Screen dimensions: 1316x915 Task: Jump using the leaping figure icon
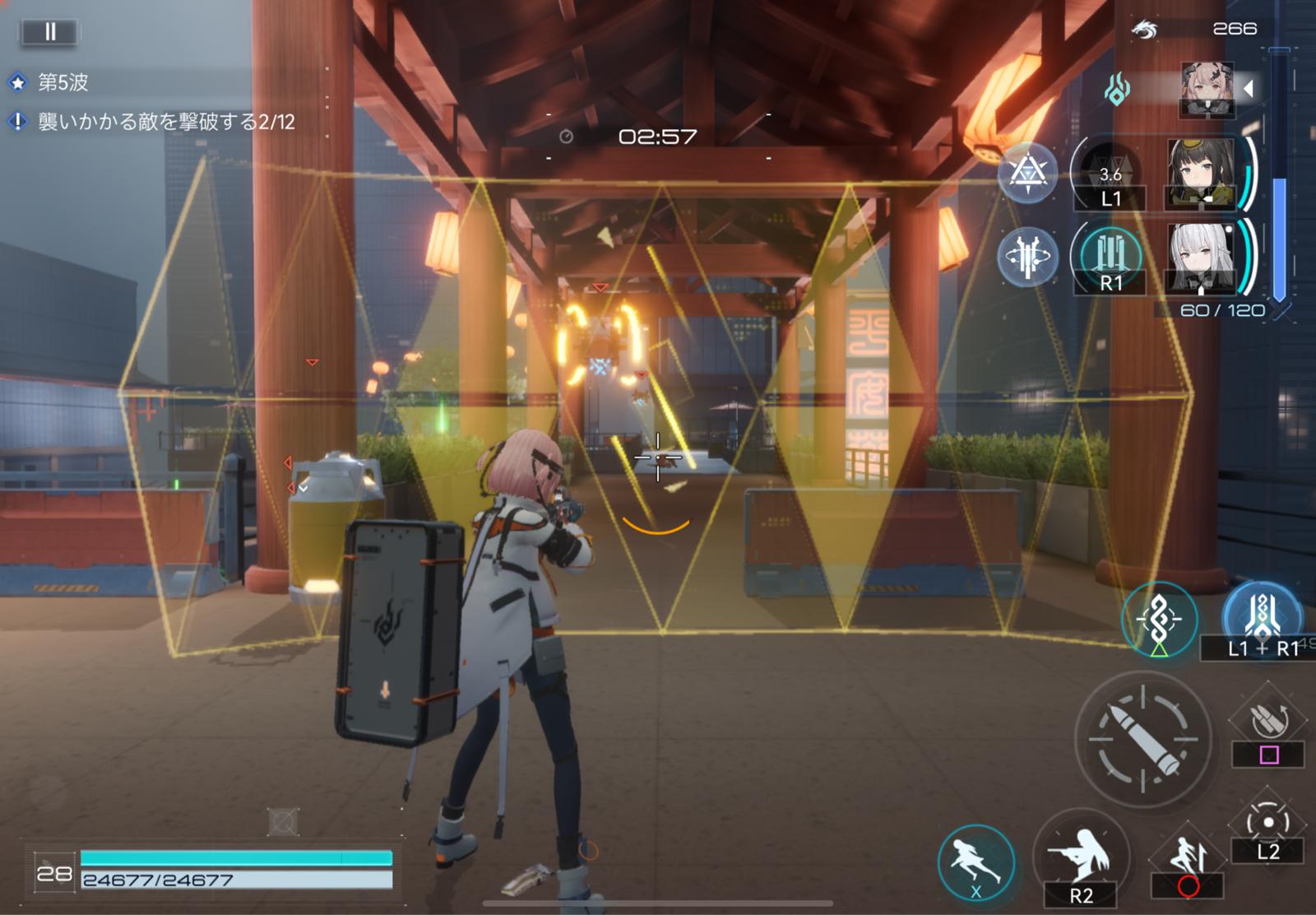pyautogui.click(x=1189, y=858)
